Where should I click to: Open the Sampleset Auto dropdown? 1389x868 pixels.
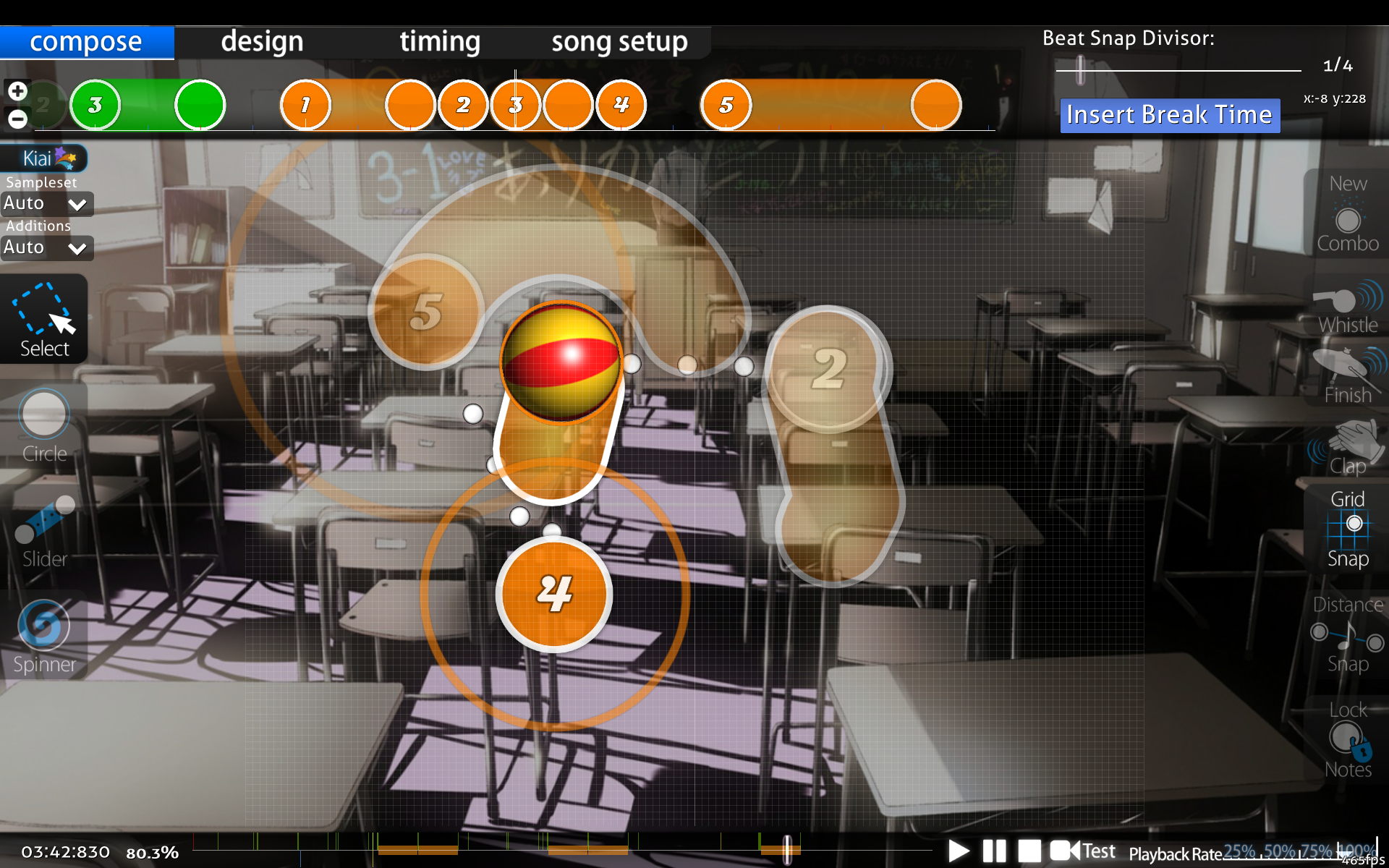tap(46, 204)
